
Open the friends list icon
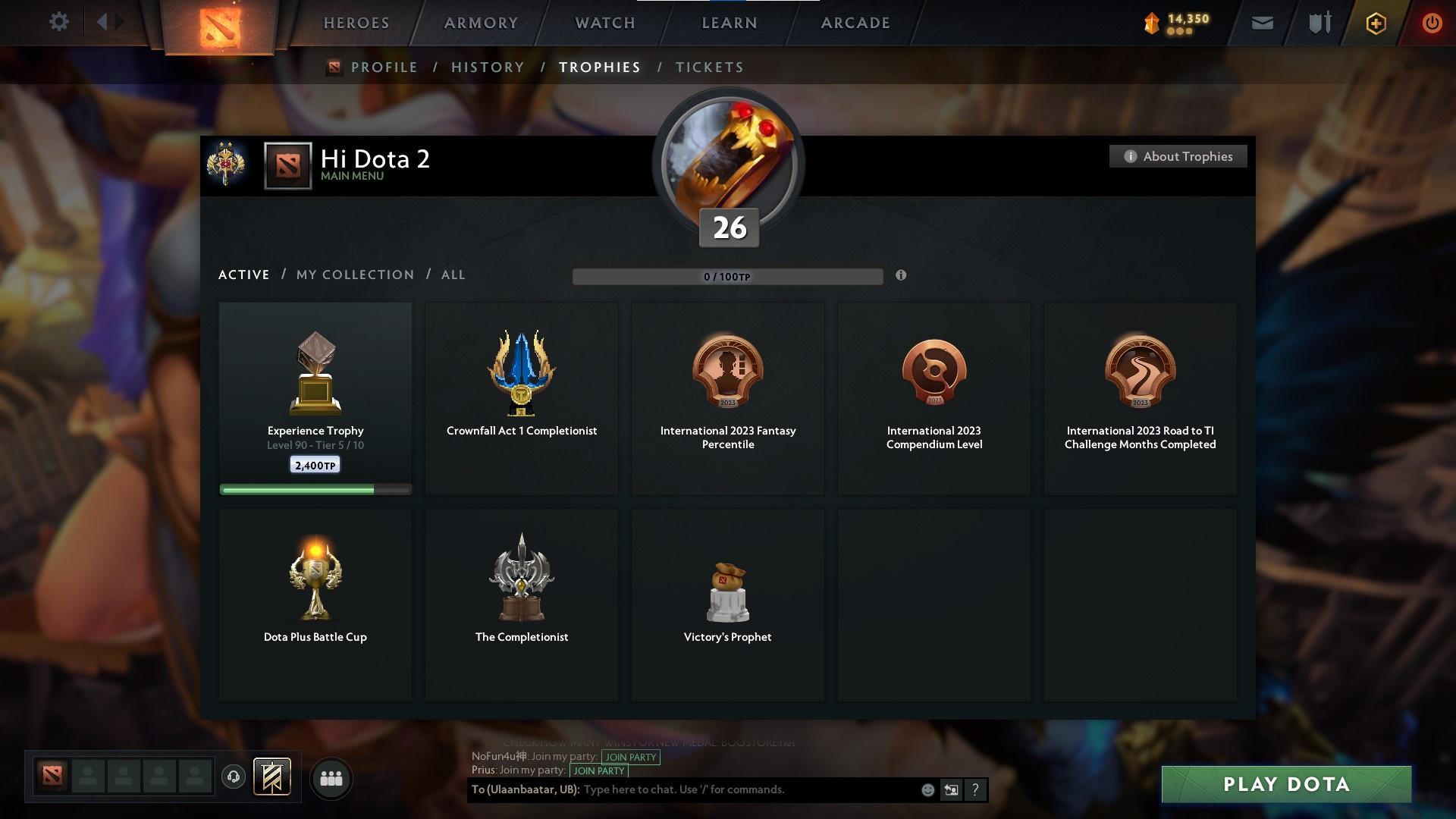pos(331,778)
